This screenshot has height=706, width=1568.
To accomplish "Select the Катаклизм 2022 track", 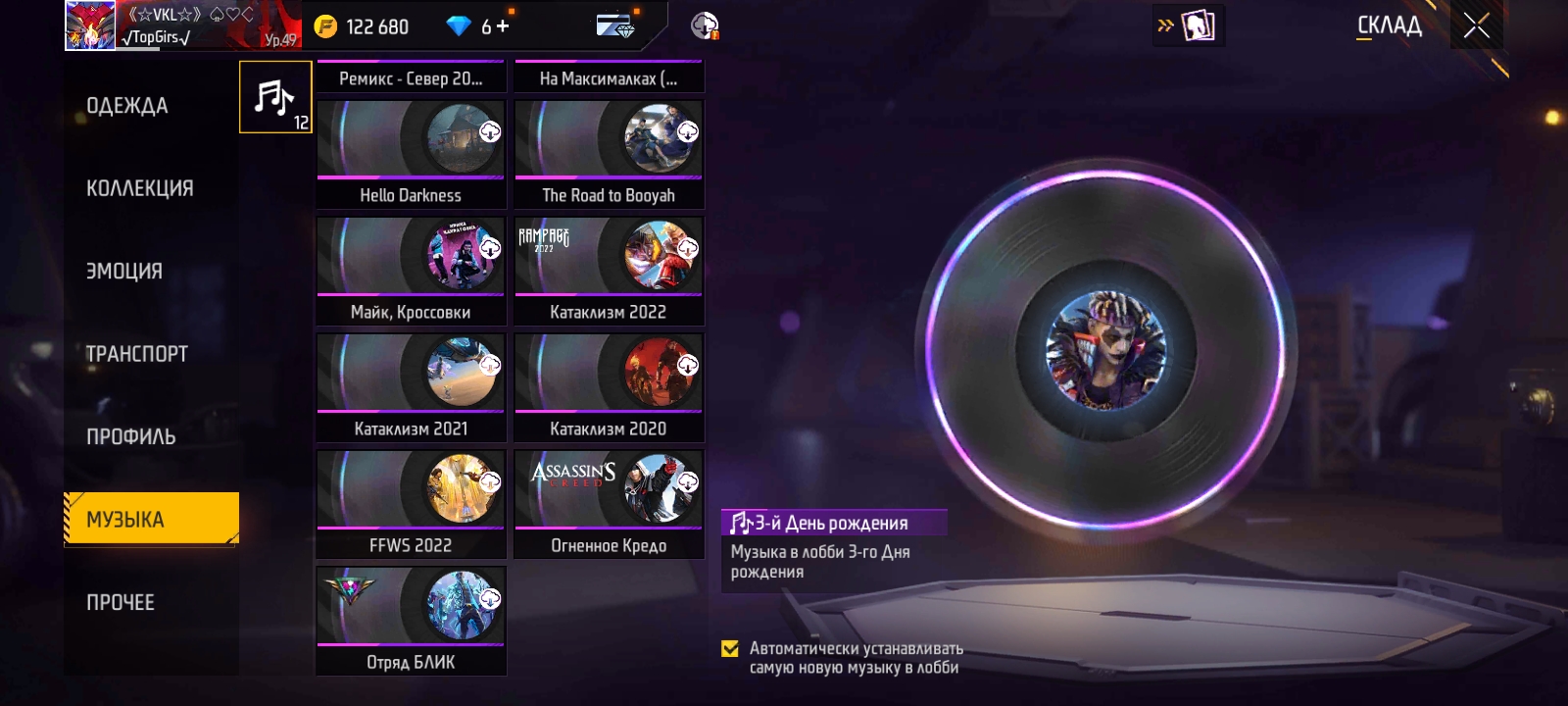I will click(609, 270).
